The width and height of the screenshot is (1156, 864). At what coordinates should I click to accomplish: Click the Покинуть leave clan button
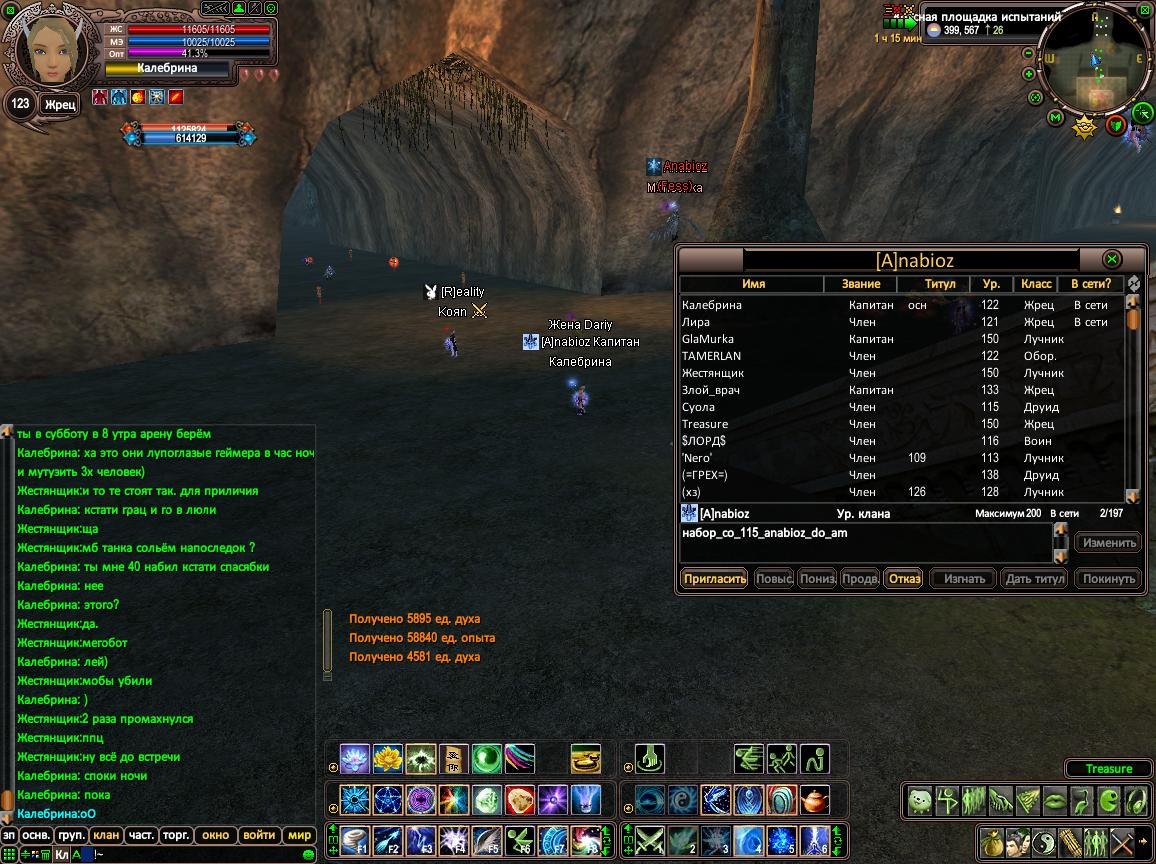[1109, 578]
